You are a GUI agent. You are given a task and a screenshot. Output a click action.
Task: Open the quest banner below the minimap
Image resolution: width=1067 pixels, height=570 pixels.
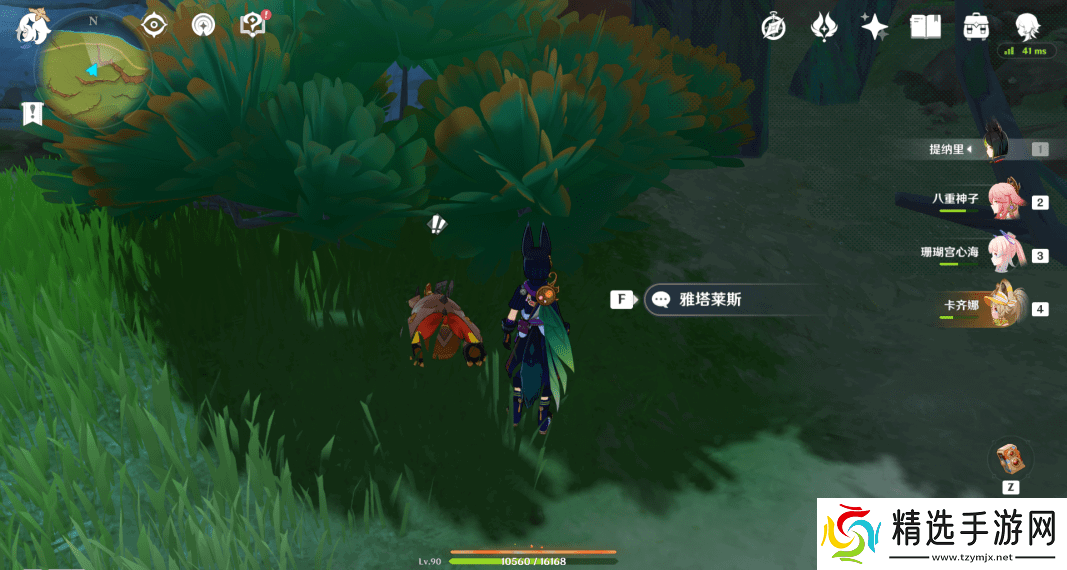point(33,114)
